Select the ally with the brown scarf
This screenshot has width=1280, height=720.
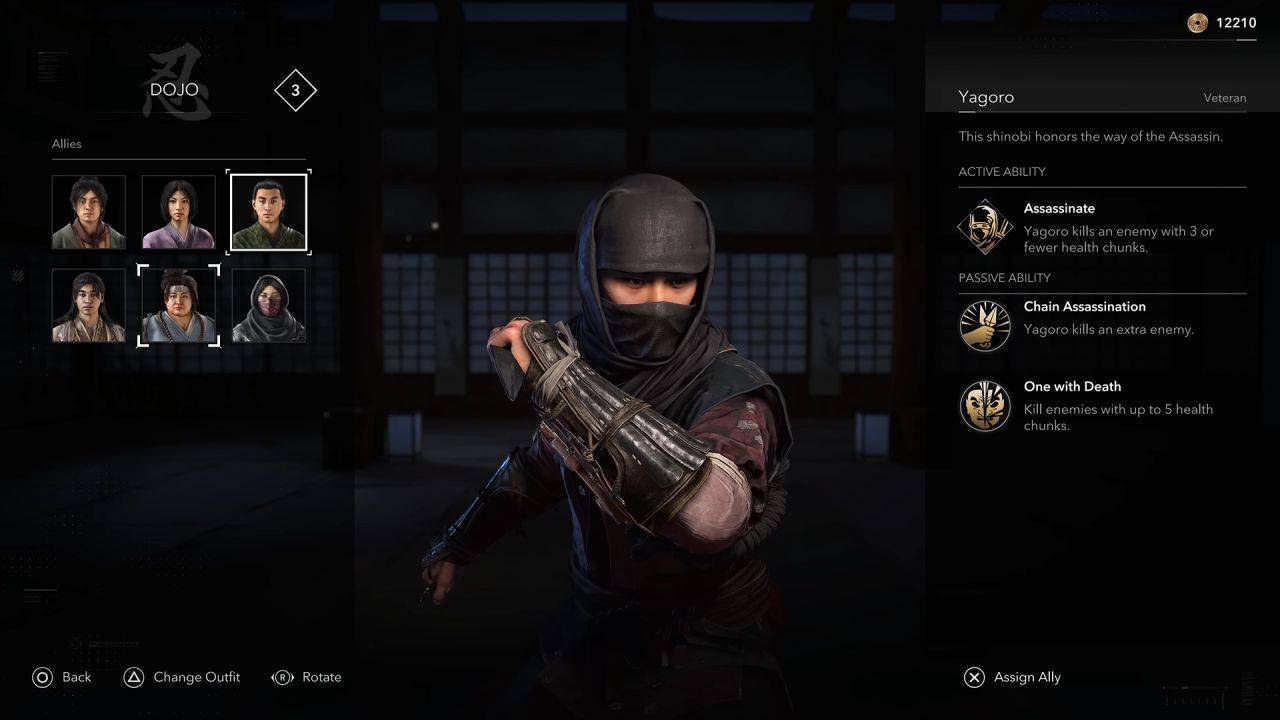click(x=89, y=212)
